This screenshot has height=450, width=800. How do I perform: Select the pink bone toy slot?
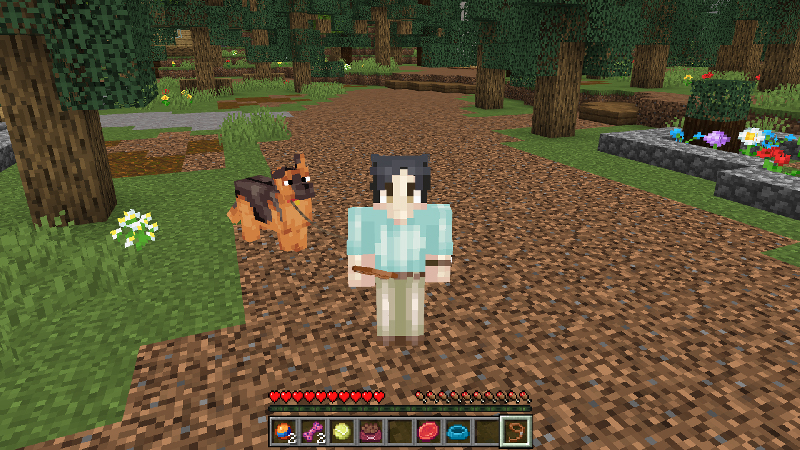point(313,432)
